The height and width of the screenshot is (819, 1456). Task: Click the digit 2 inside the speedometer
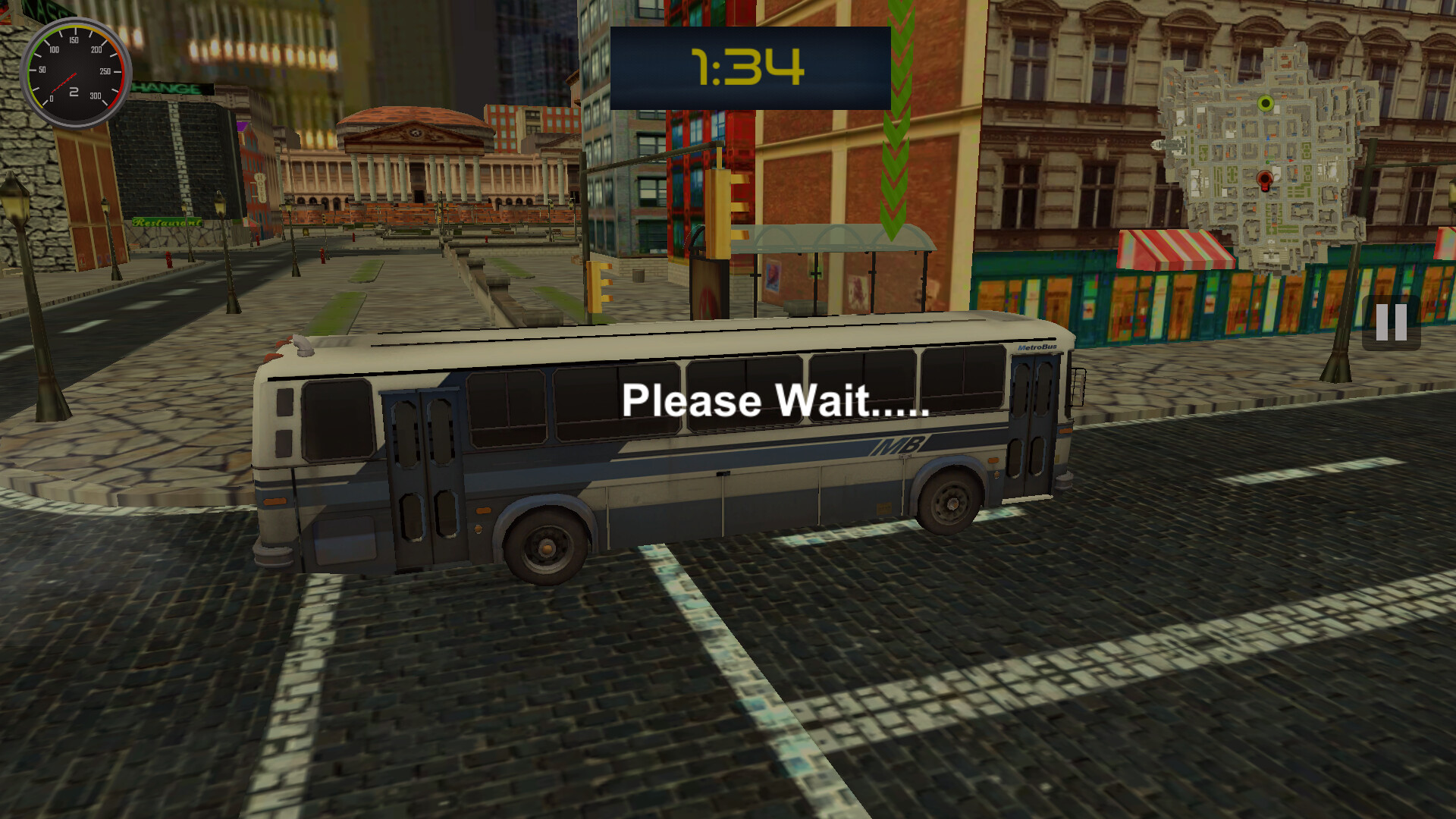(x=74, y=91)
